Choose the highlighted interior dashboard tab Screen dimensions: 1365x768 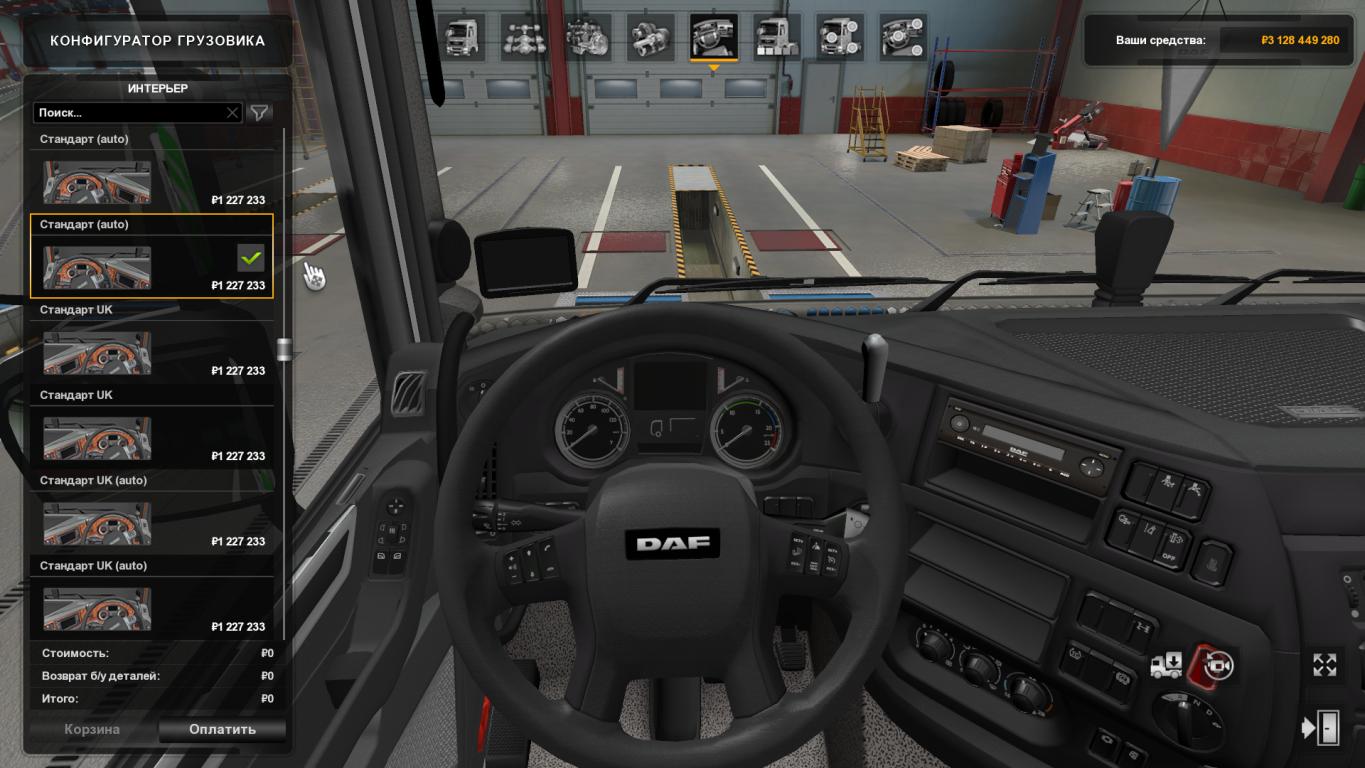(x=713, y=37)
